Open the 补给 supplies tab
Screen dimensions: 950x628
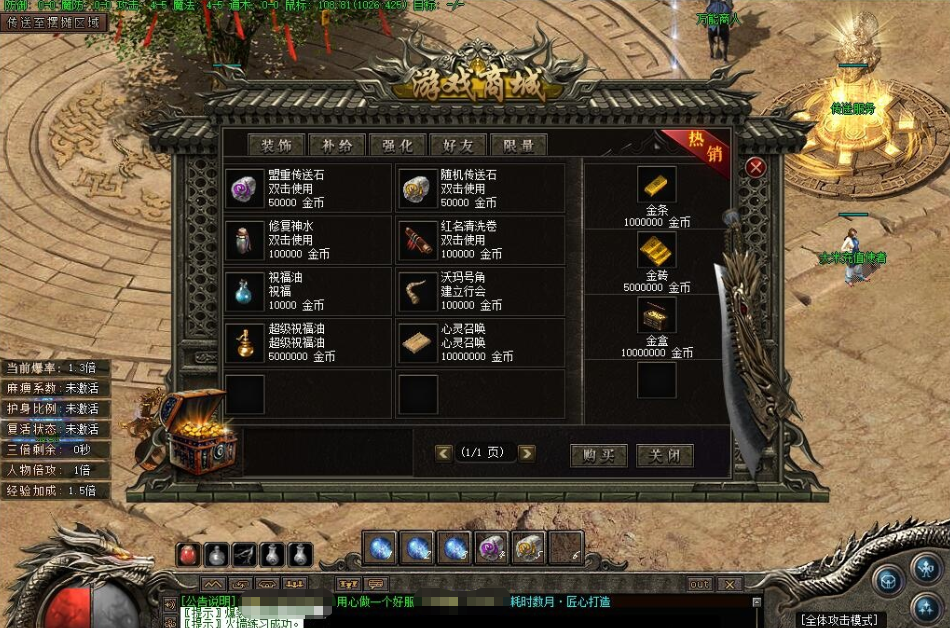[x=337, y=144]
